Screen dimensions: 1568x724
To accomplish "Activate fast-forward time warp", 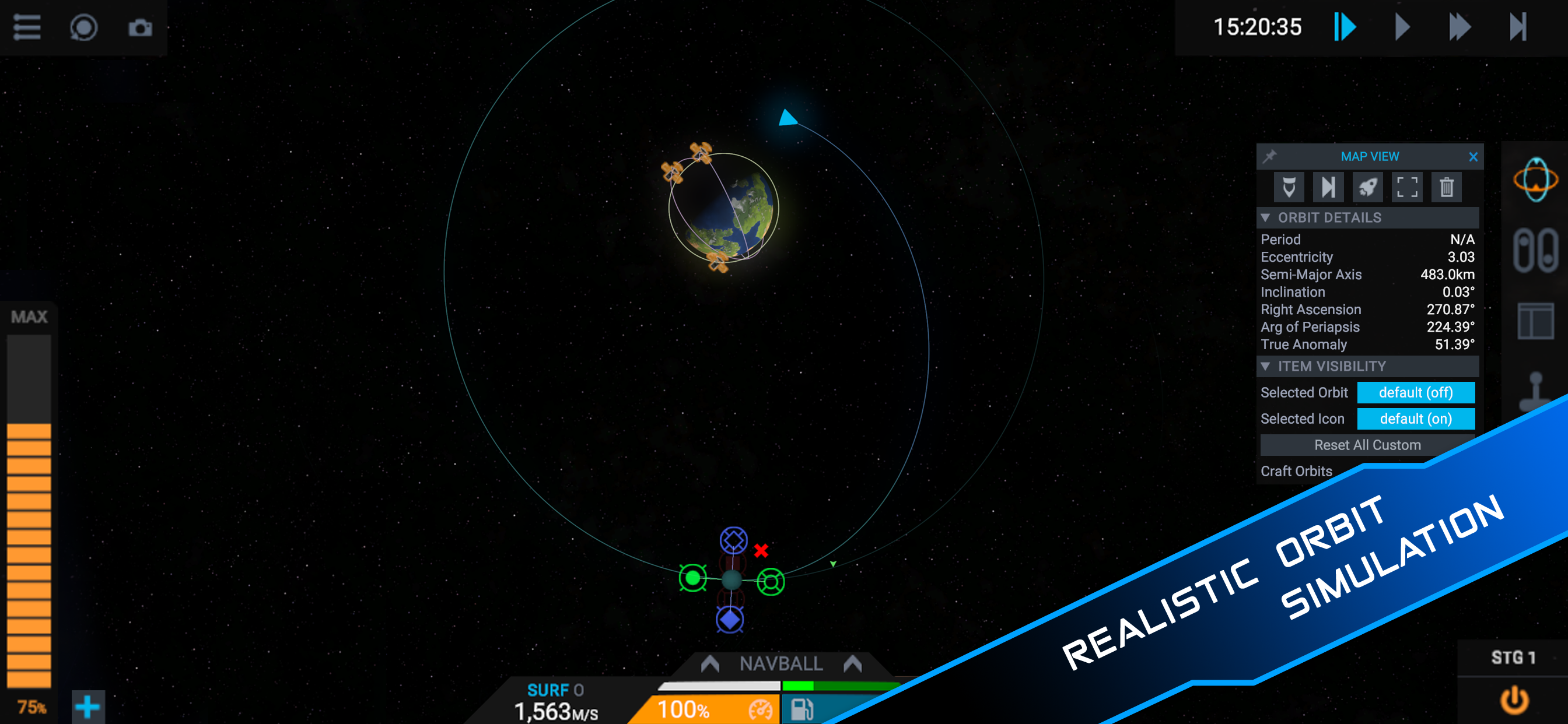I will point(1459,27).
